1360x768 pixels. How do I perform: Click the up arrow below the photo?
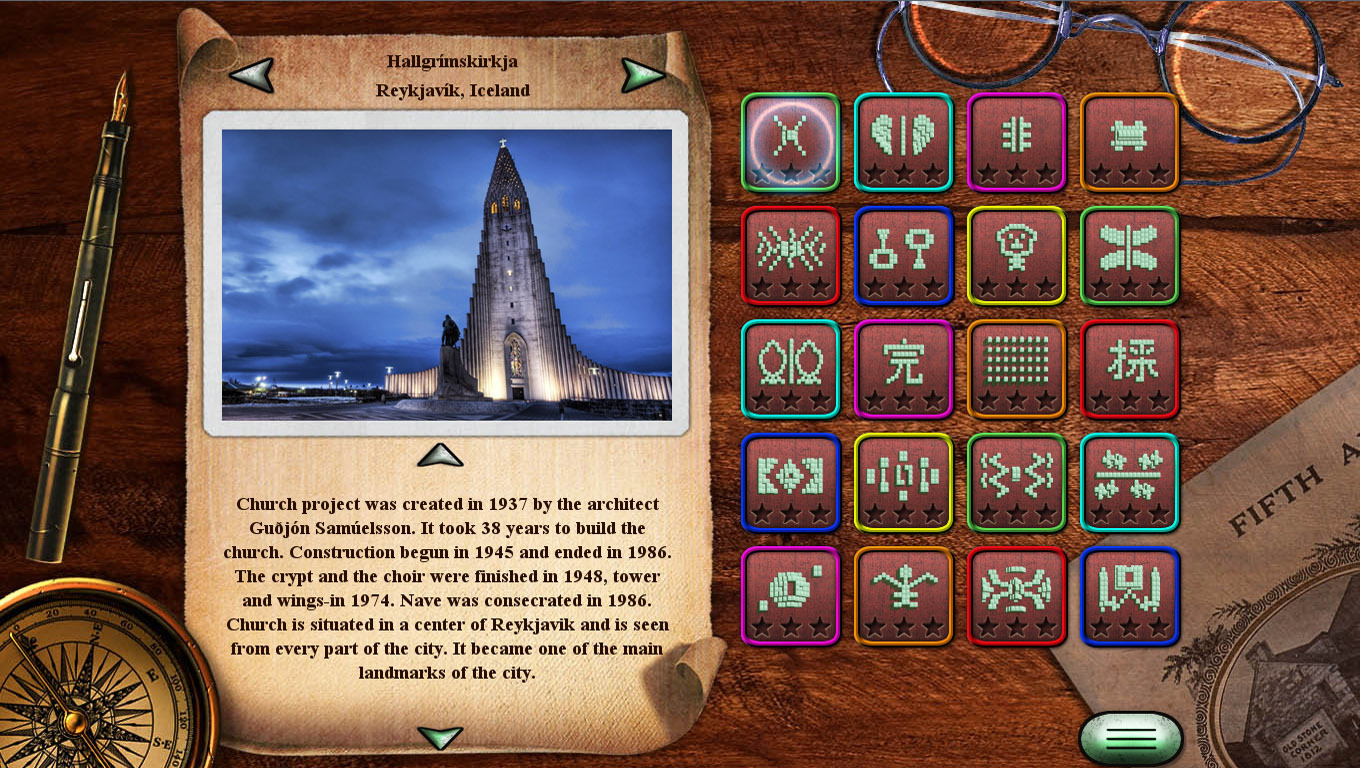point(440,456)
